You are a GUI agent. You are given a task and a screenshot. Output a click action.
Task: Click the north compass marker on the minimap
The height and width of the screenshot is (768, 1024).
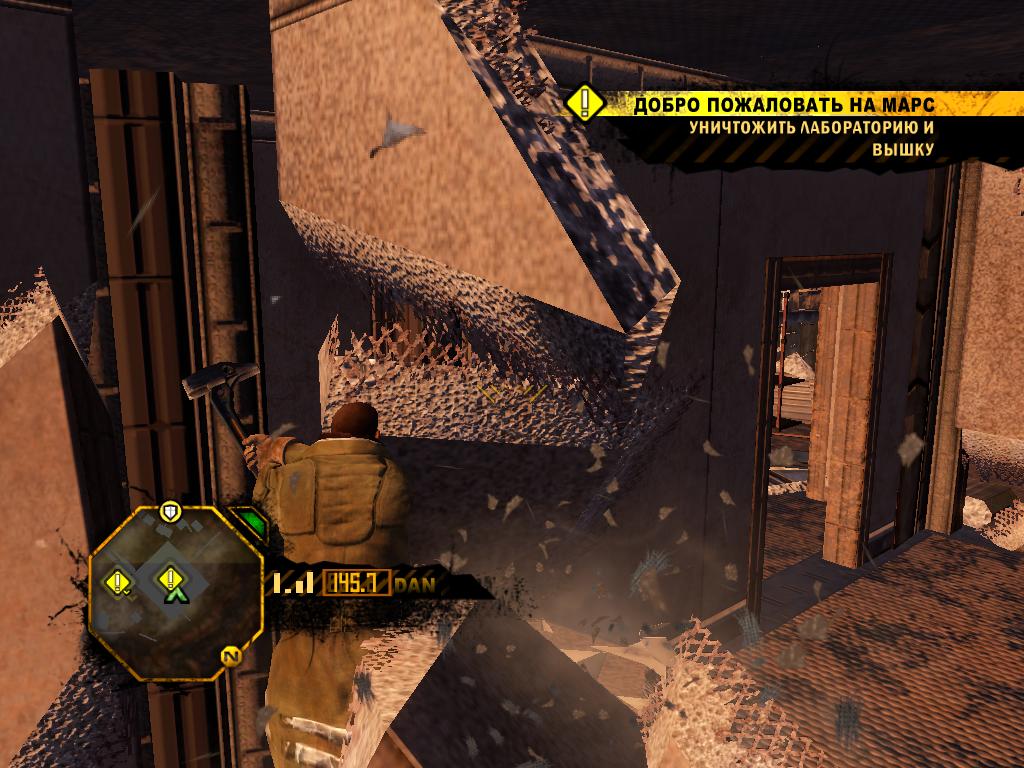coord(231,657)
